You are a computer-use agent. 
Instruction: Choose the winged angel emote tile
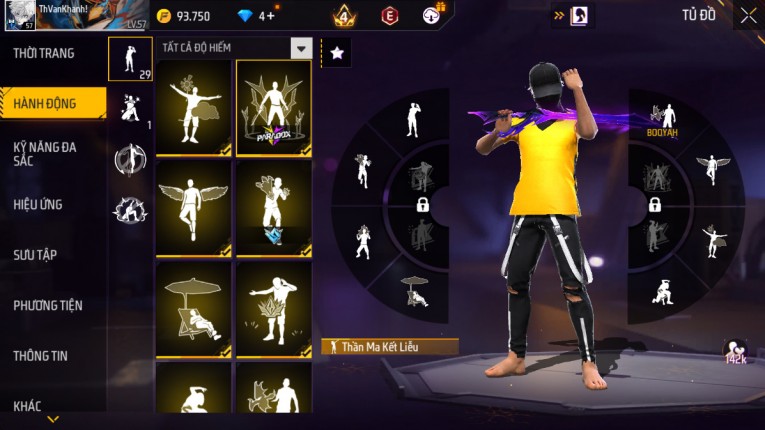click(x=193, y=208)
